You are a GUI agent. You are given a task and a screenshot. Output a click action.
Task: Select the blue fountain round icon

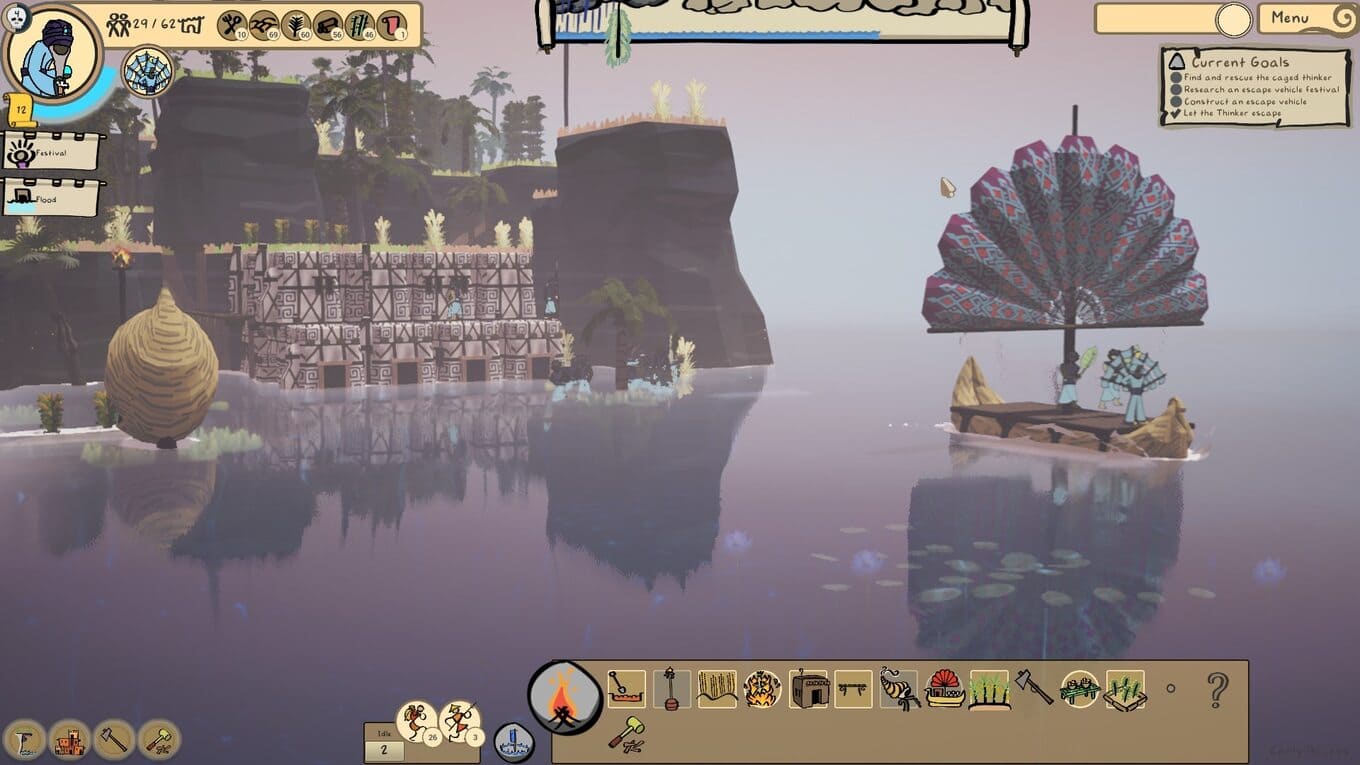pyautogui.click(x=513, y=742)
